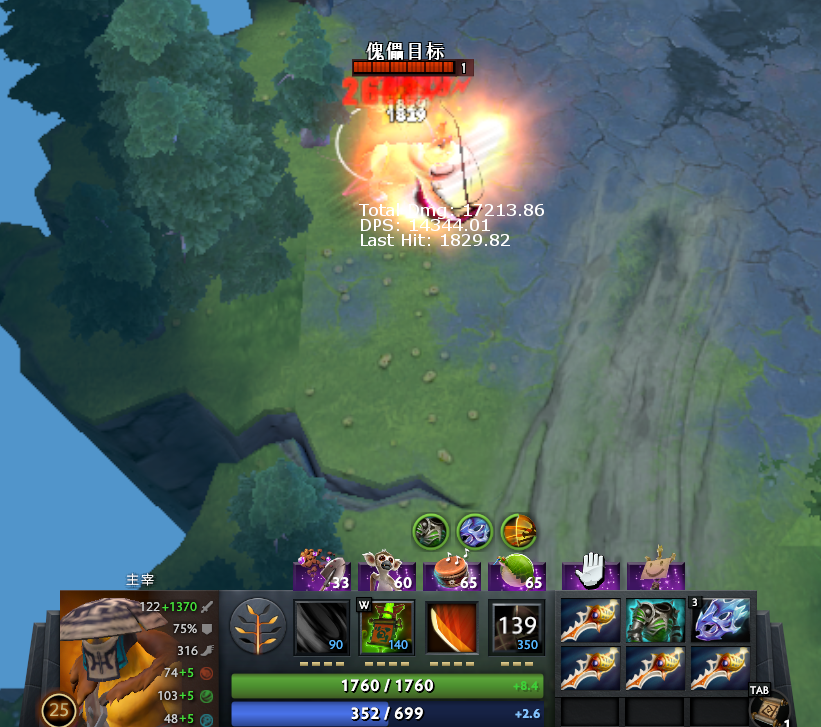Click the drum icon with music notes

pos(453,572)
